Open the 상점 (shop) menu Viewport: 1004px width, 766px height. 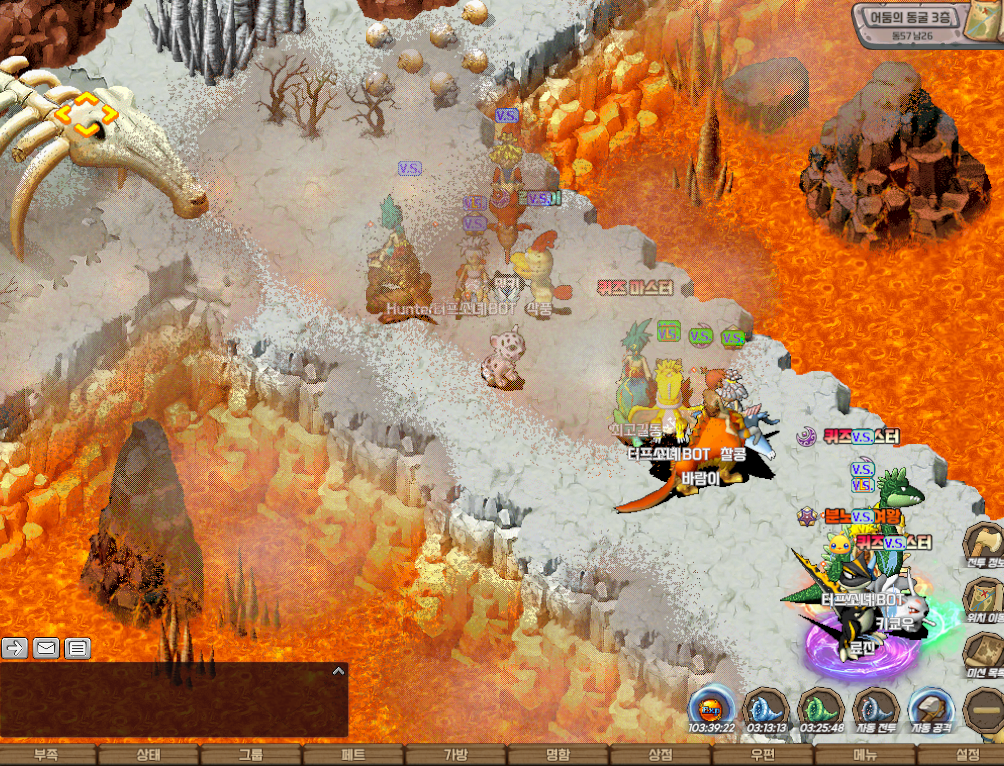pyautogui.click(x=660, y=755)
